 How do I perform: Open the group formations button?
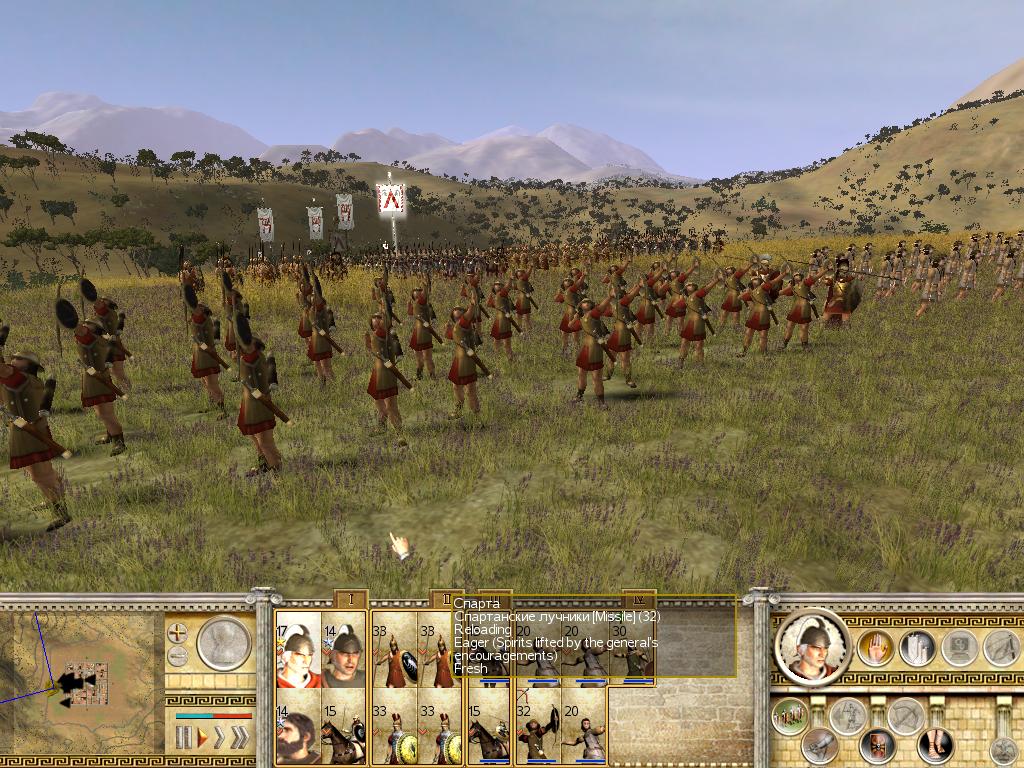click(916, 648)
